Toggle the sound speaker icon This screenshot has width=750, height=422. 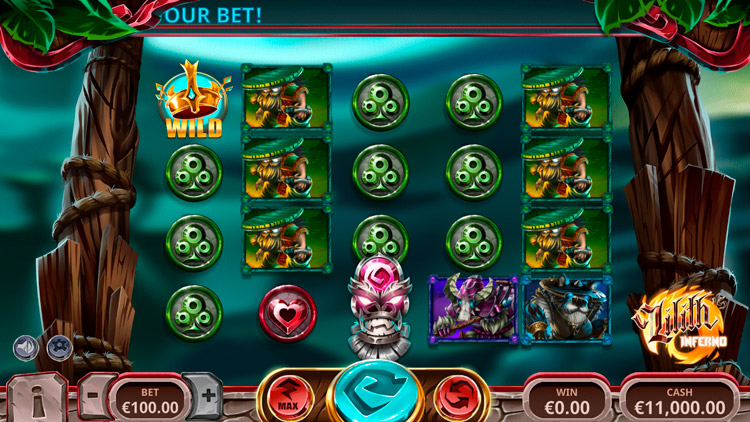tap(25, 347)
